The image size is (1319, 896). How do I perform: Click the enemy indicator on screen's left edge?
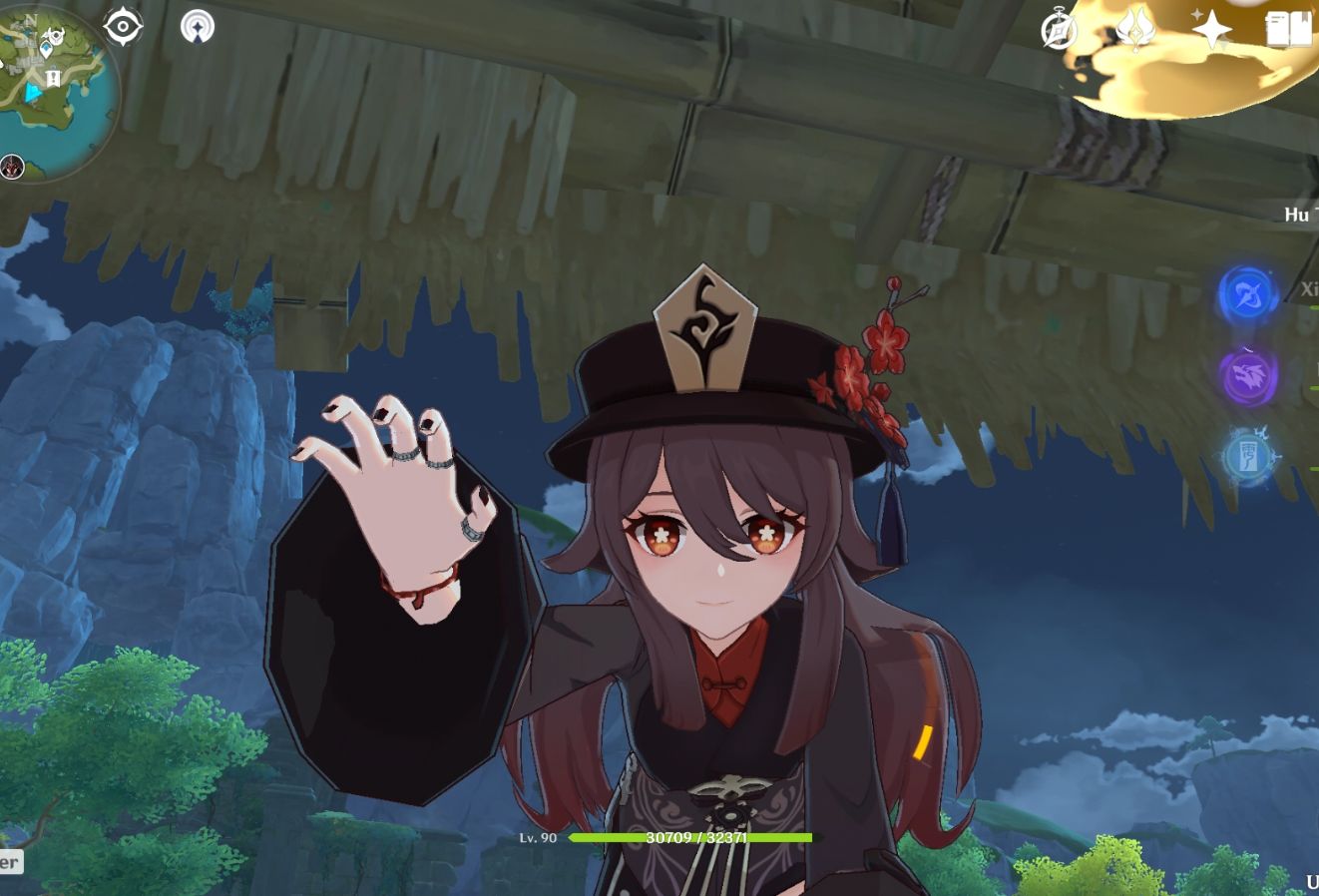pos(10,167)
